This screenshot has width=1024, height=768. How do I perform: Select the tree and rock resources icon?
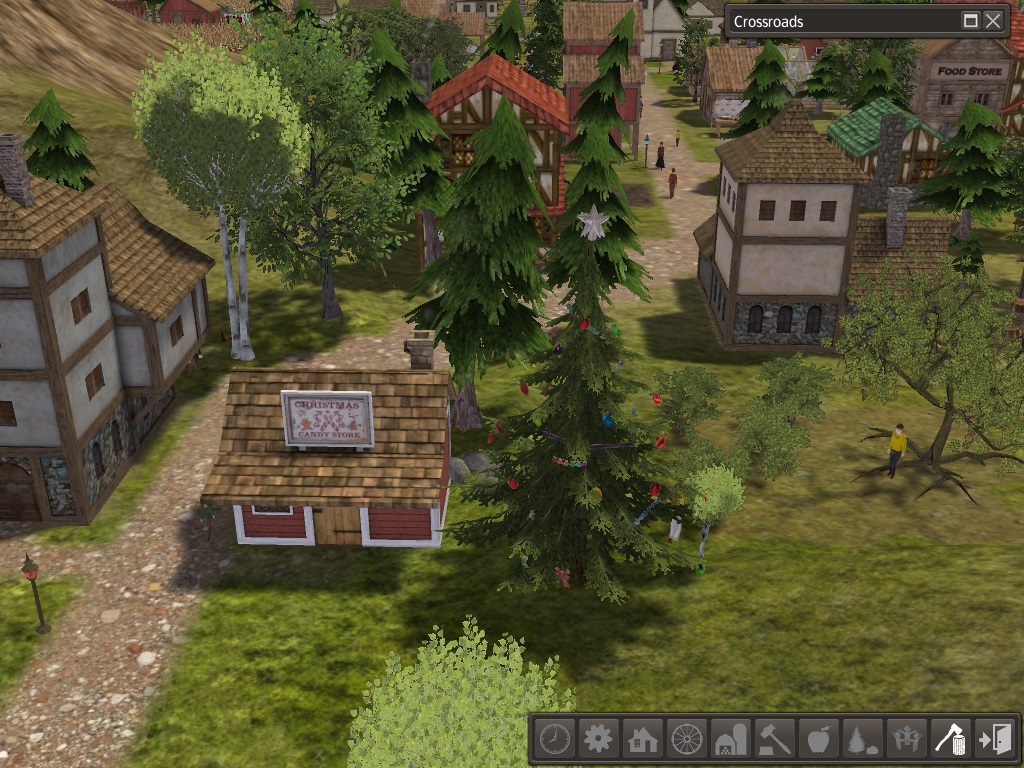862,740
